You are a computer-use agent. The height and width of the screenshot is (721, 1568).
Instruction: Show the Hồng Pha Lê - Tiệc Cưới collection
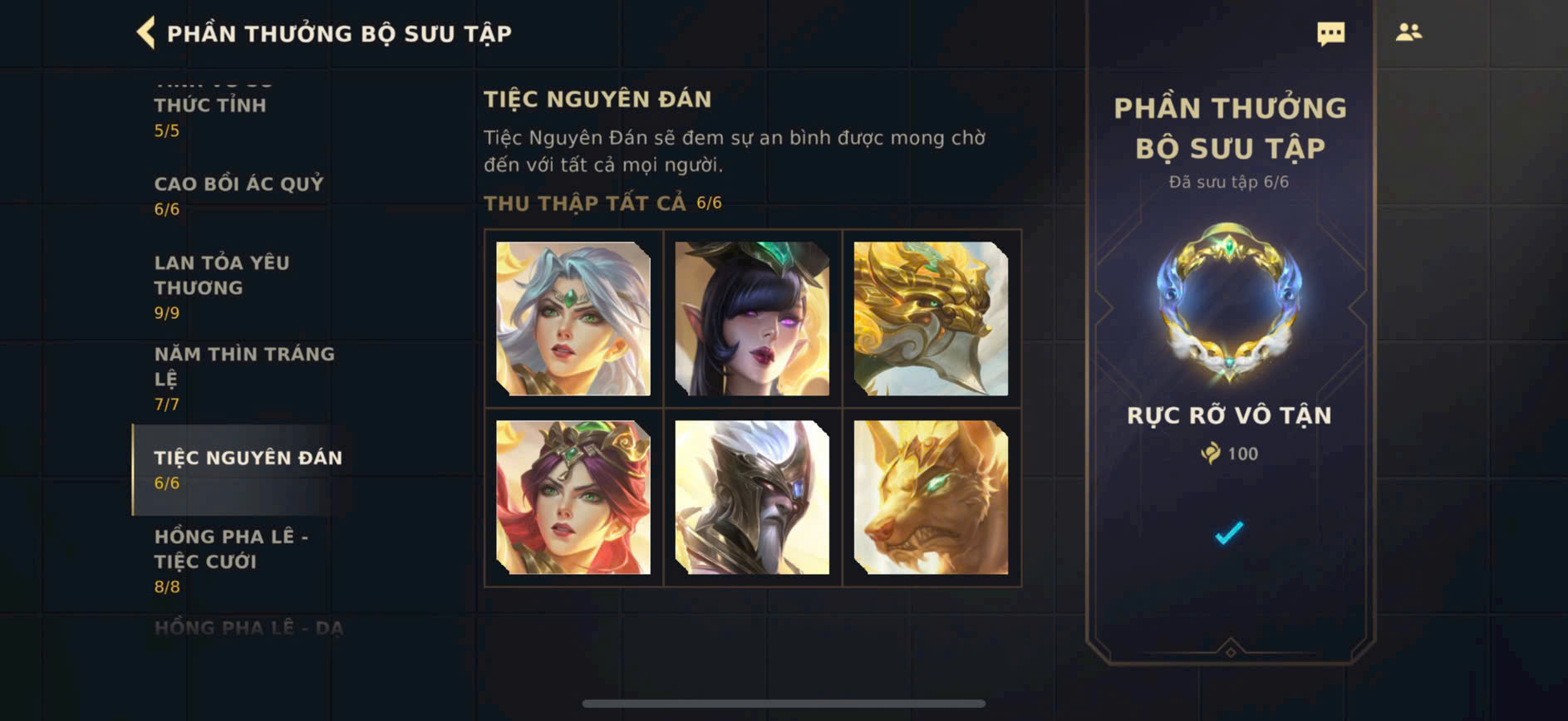click(231, 561)
